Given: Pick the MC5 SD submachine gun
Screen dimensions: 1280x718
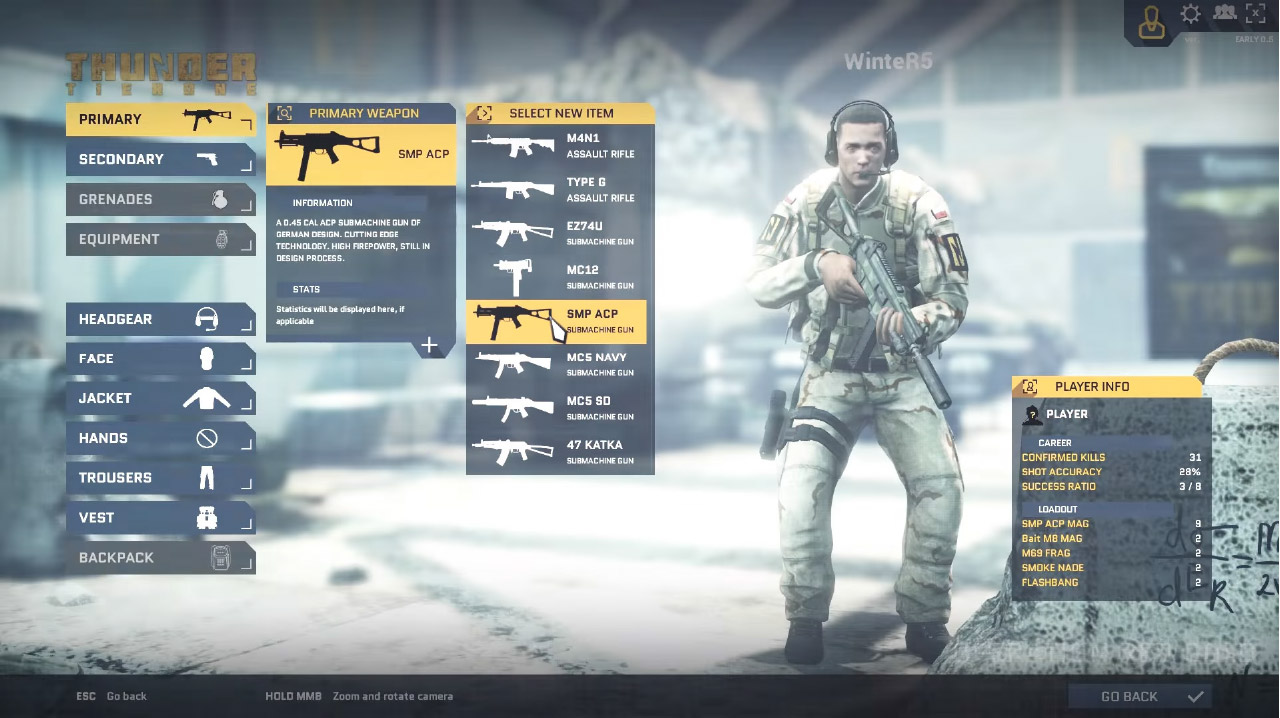Looking at the screenshot, I should tap(560, 408).
